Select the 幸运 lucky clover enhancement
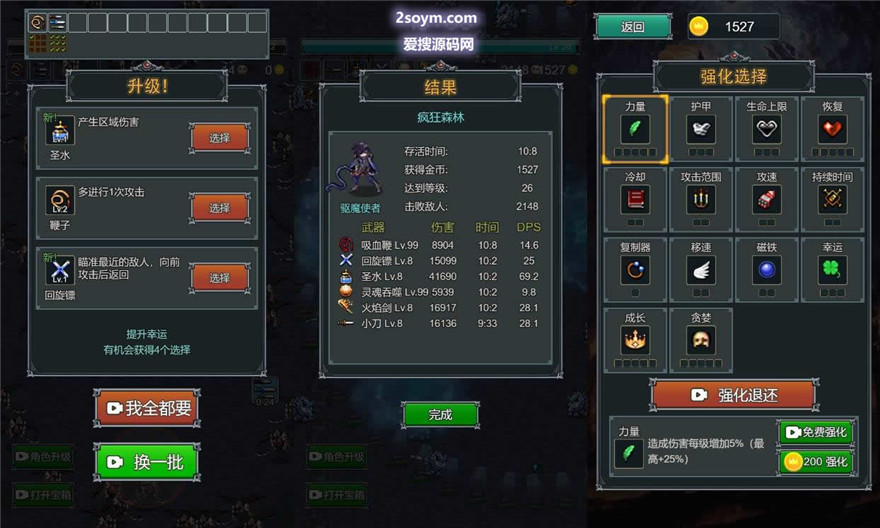880x528 pixels. pos(832,268)
